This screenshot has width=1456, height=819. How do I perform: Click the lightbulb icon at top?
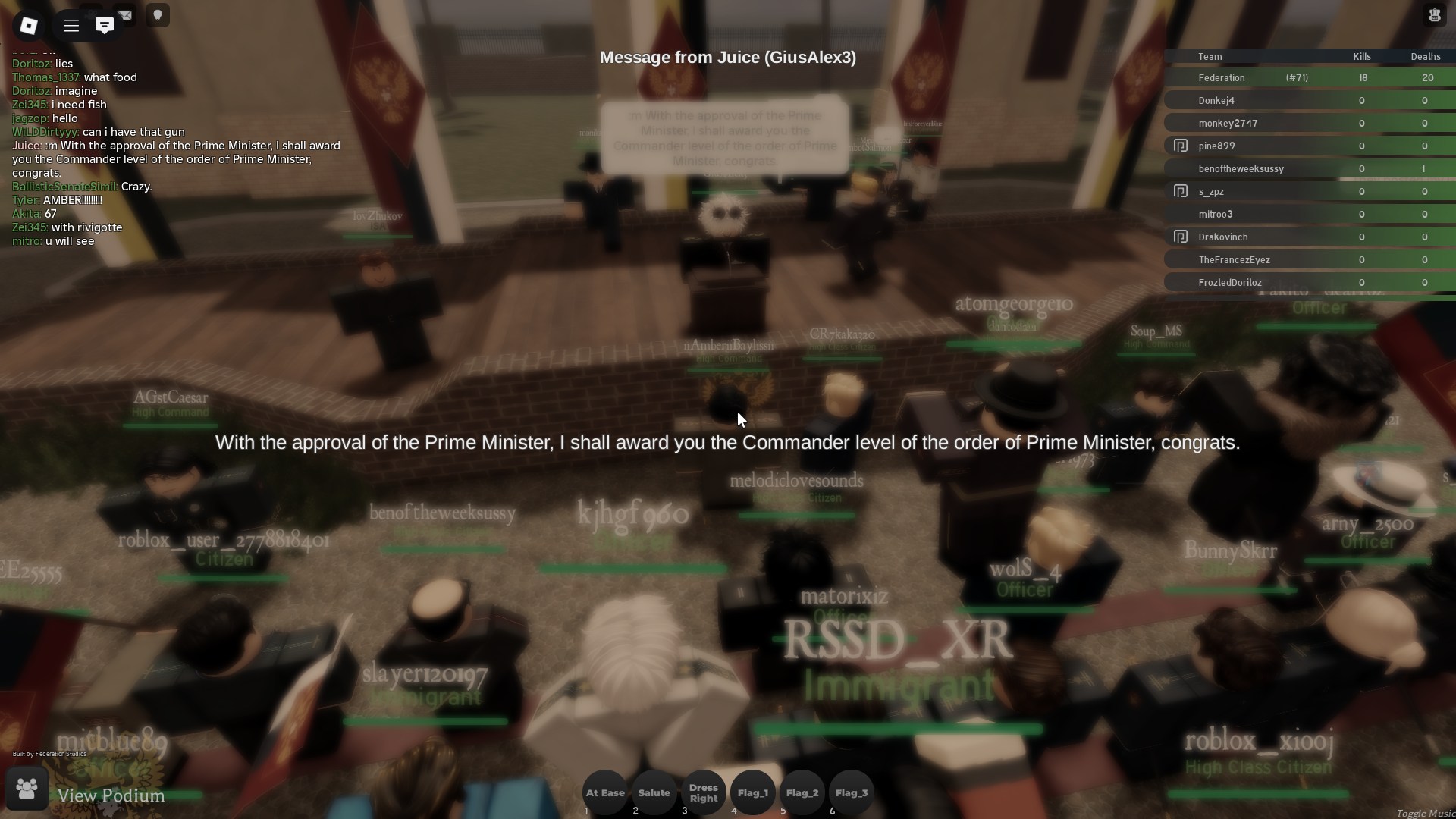tap(158, 16)
